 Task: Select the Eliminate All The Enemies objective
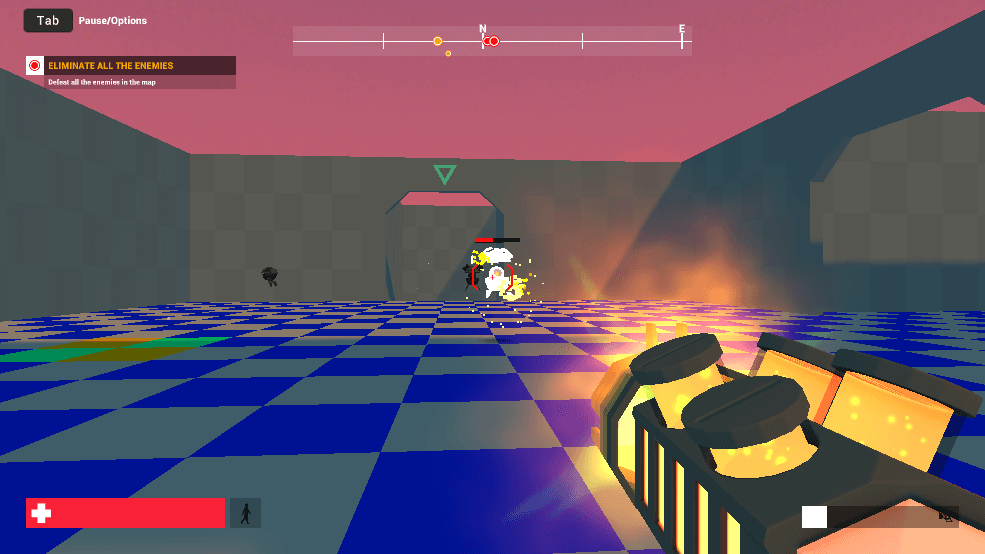click(x=131, y=66)
